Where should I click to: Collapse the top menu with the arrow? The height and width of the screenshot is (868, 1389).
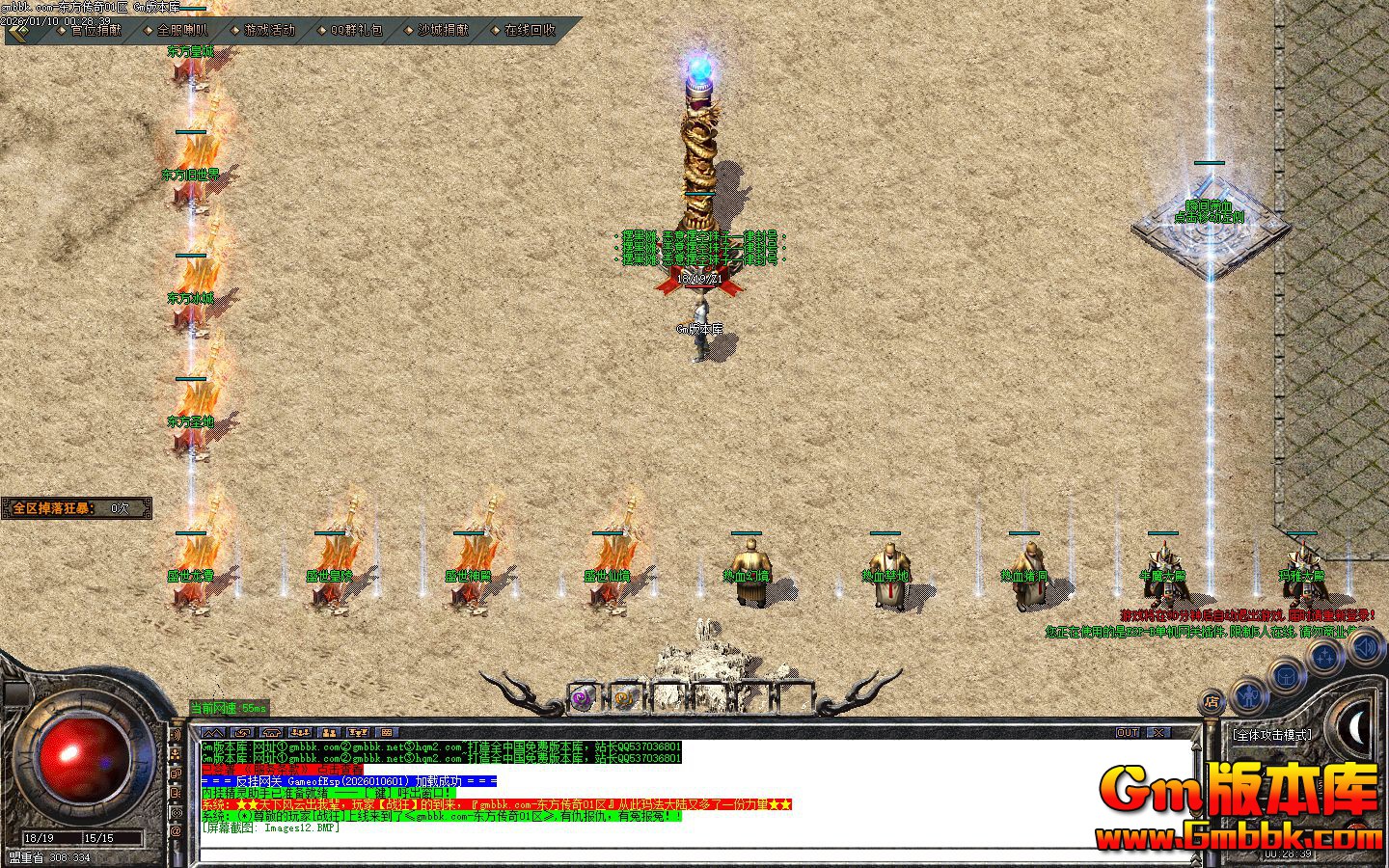[19, 31]
